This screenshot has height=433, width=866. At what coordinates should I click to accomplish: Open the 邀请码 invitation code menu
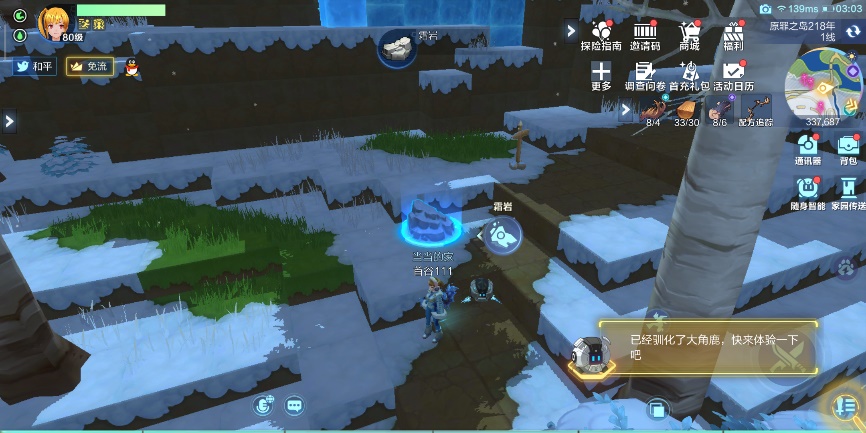(645, 34)
